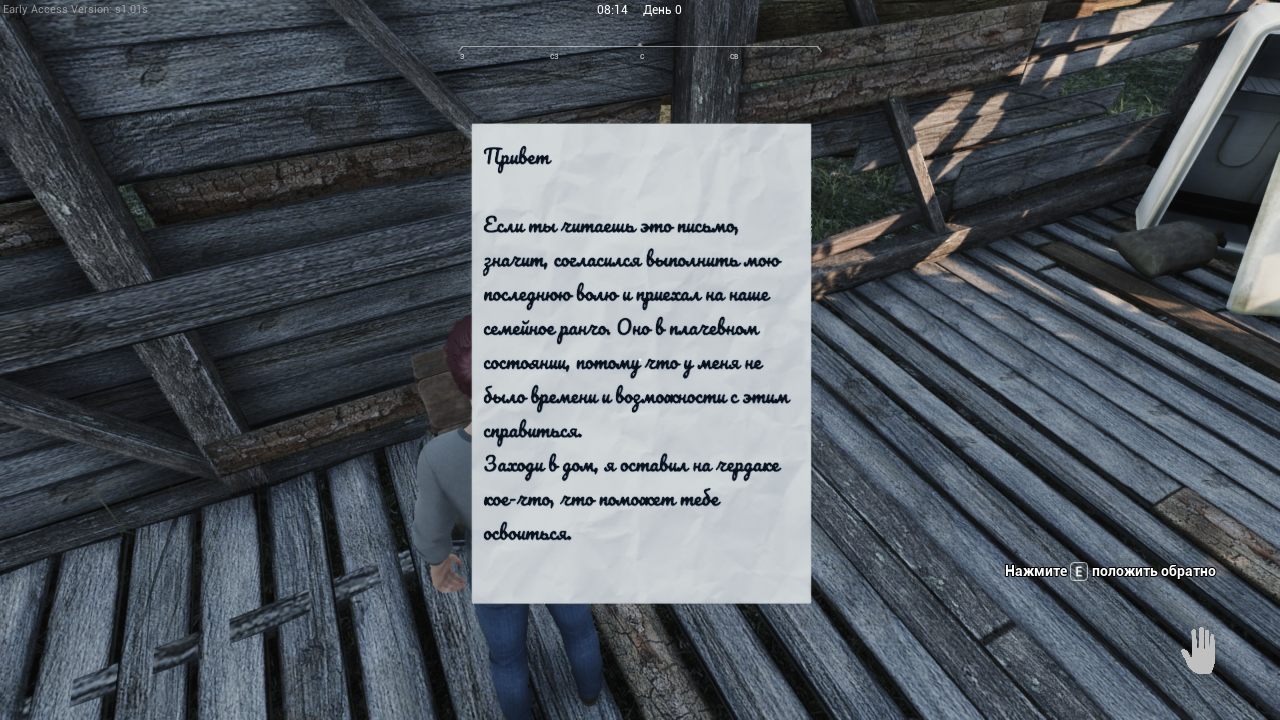The height and width of the screenshot is (720, 1280).
Task: Select the 'Привет' greeting line
Action: coord(518,157)
